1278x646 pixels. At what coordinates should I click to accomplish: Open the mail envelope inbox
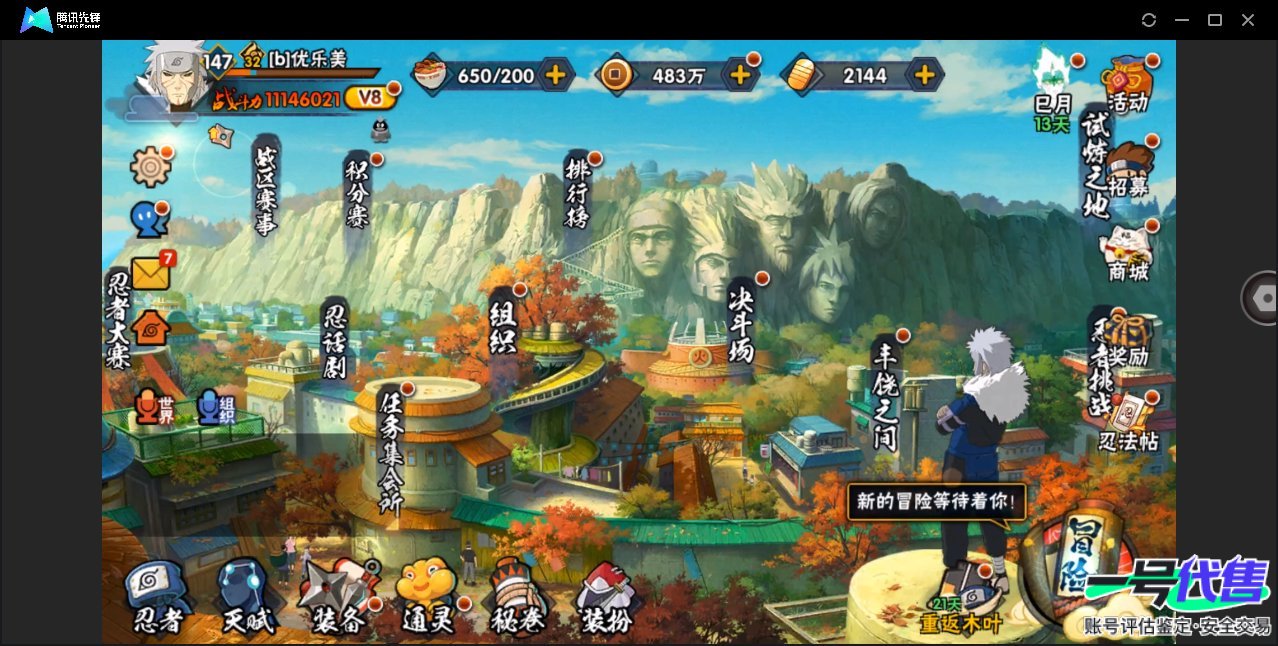151,272
